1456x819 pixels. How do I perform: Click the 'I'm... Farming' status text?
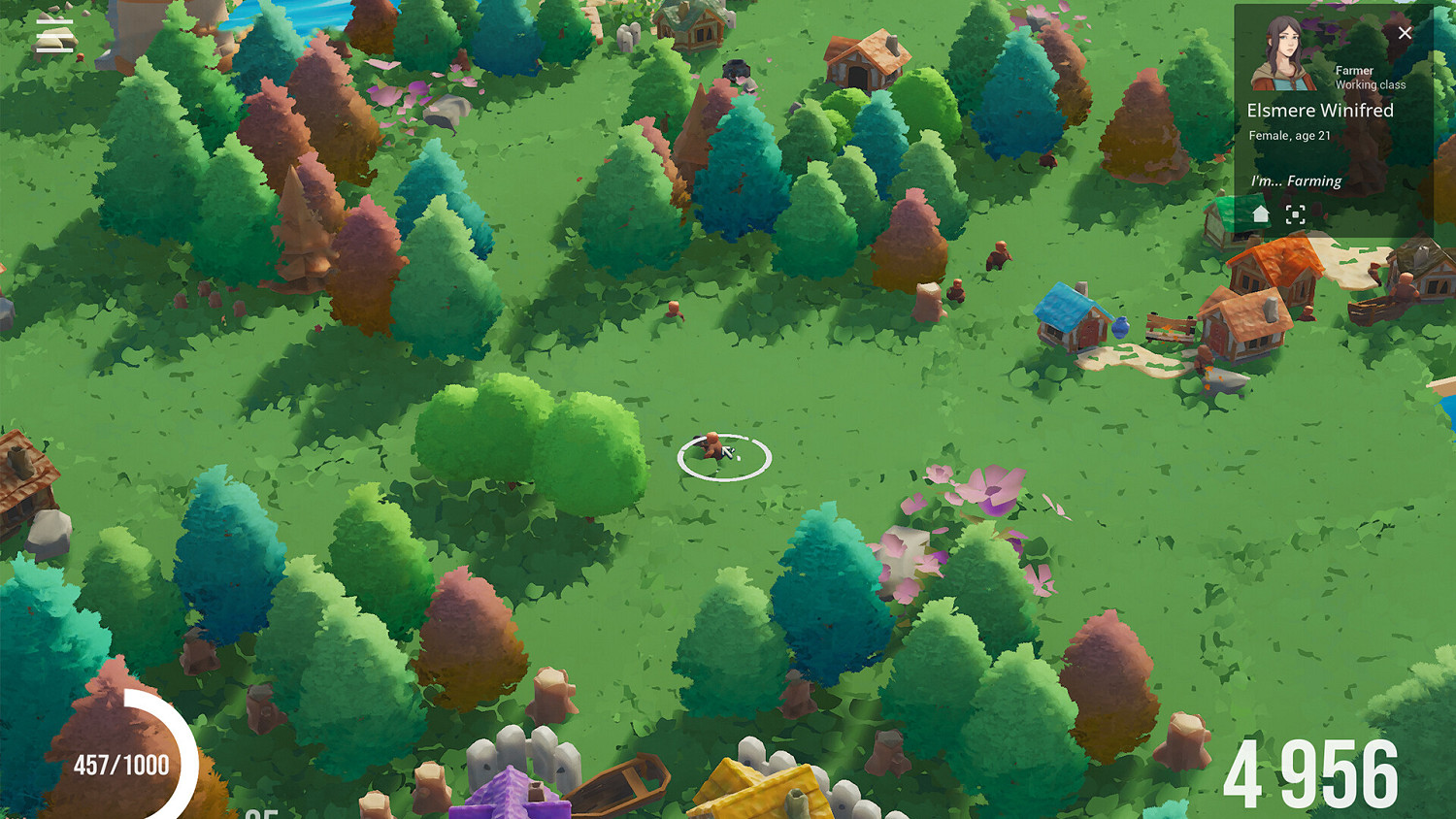point(1298,180)
